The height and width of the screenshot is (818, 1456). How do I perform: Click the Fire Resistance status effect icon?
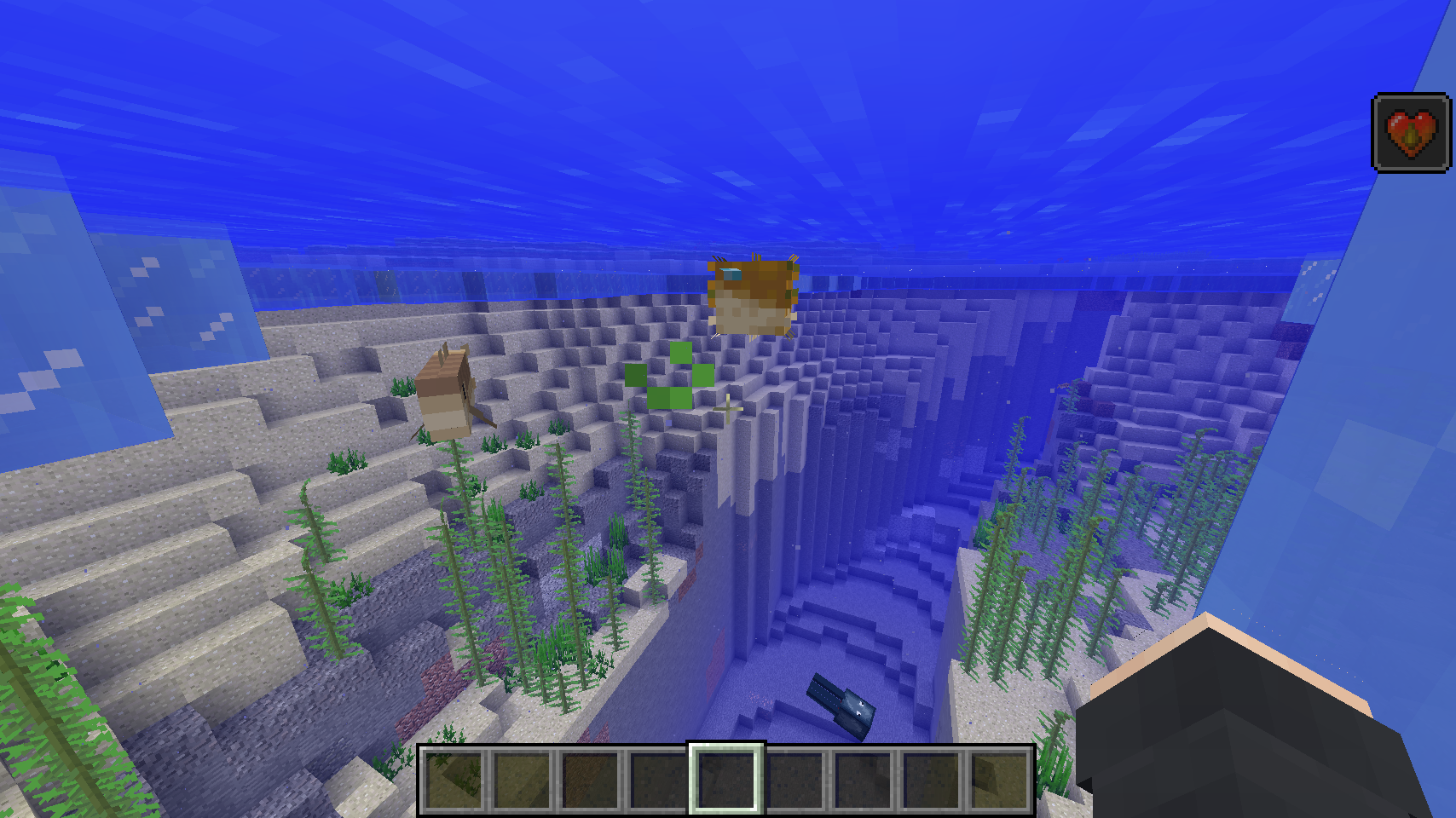tap(1411, 133)
